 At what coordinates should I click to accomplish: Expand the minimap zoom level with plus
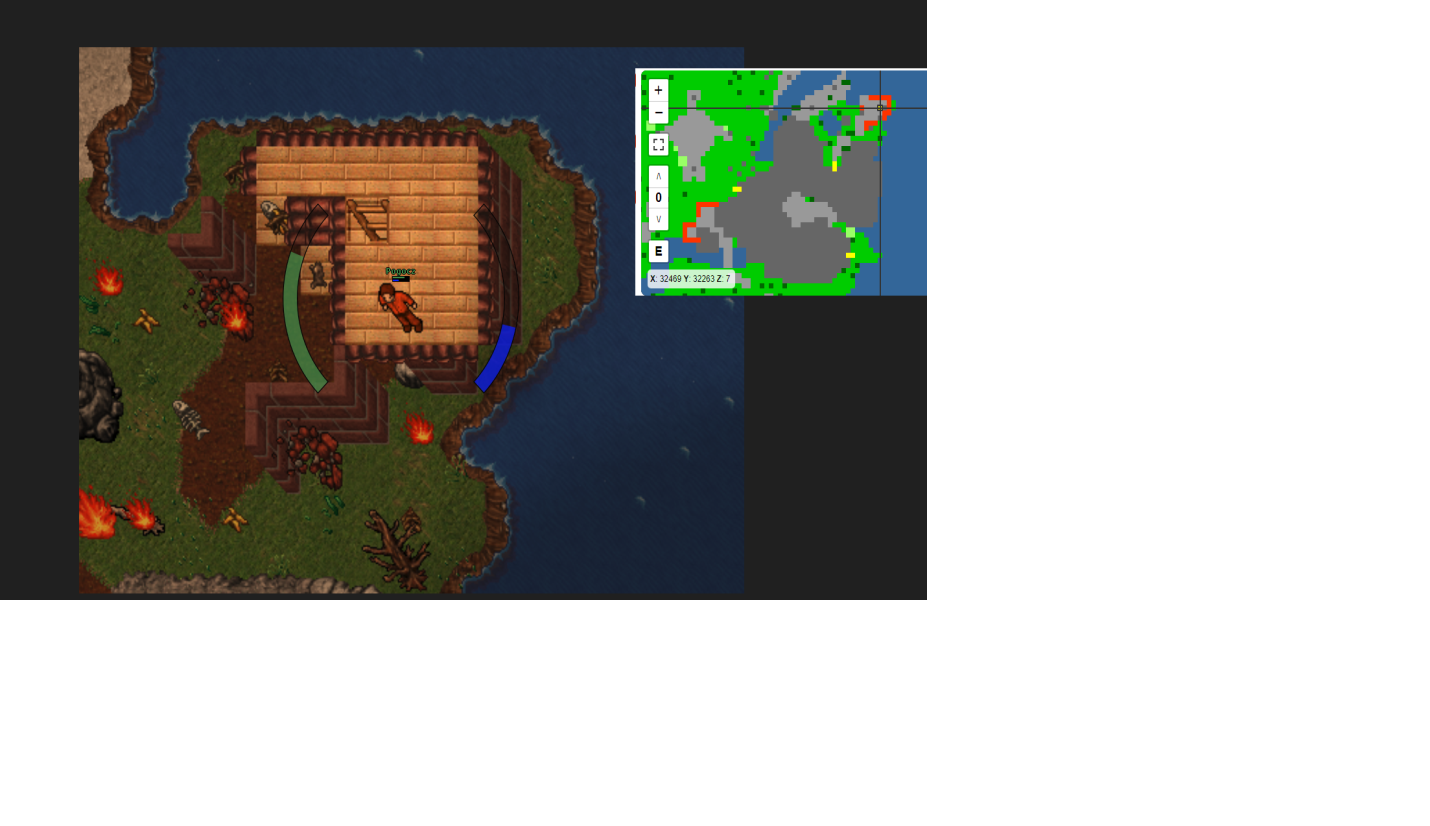(x=658, y=90)
